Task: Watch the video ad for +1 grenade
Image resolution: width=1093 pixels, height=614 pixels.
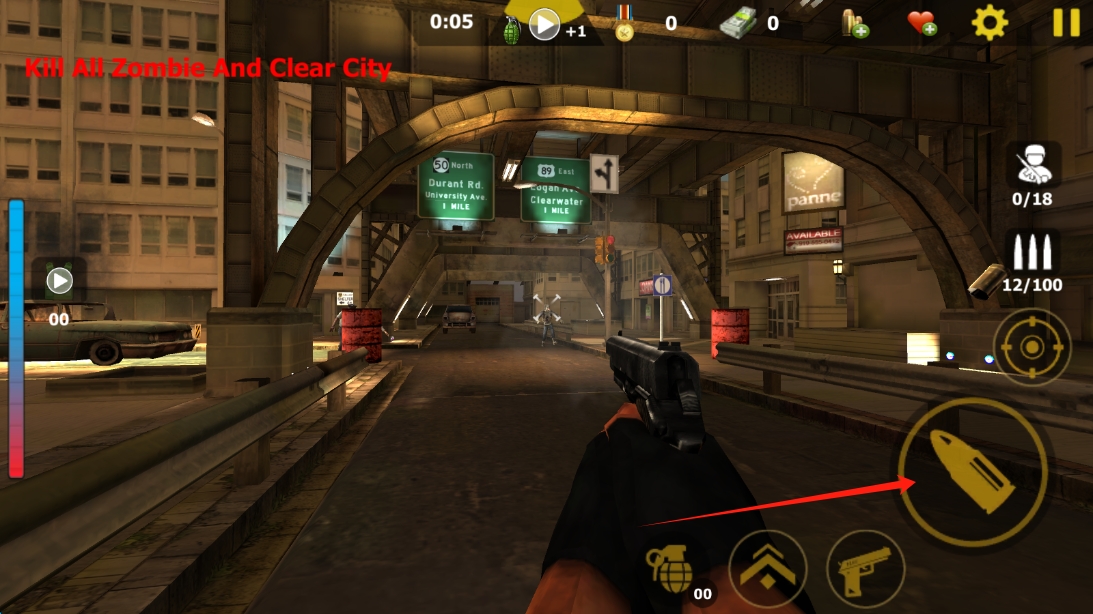Action: tap(544, 23)
